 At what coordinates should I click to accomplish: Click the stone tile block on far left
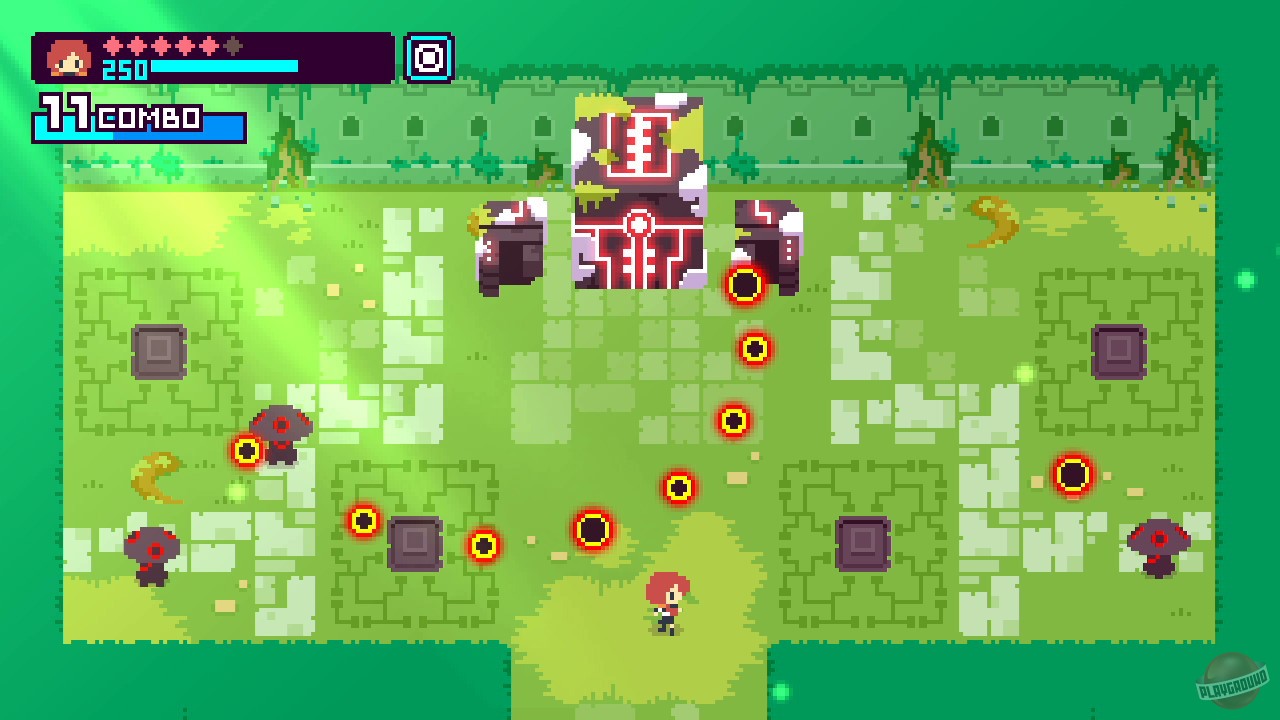(x=158, y=352)
